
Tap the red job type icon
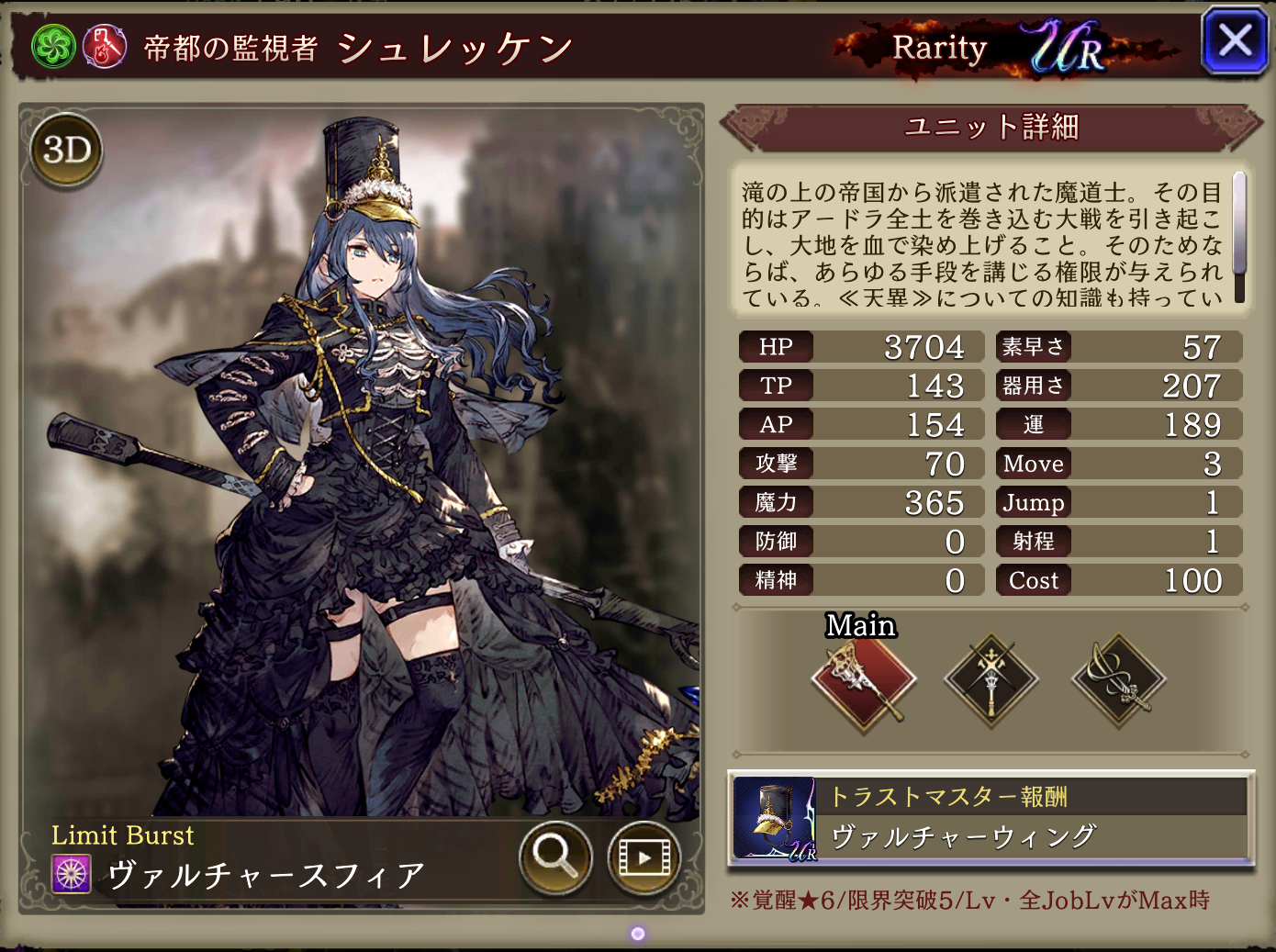pyautogui.click(x=105, y=47)
